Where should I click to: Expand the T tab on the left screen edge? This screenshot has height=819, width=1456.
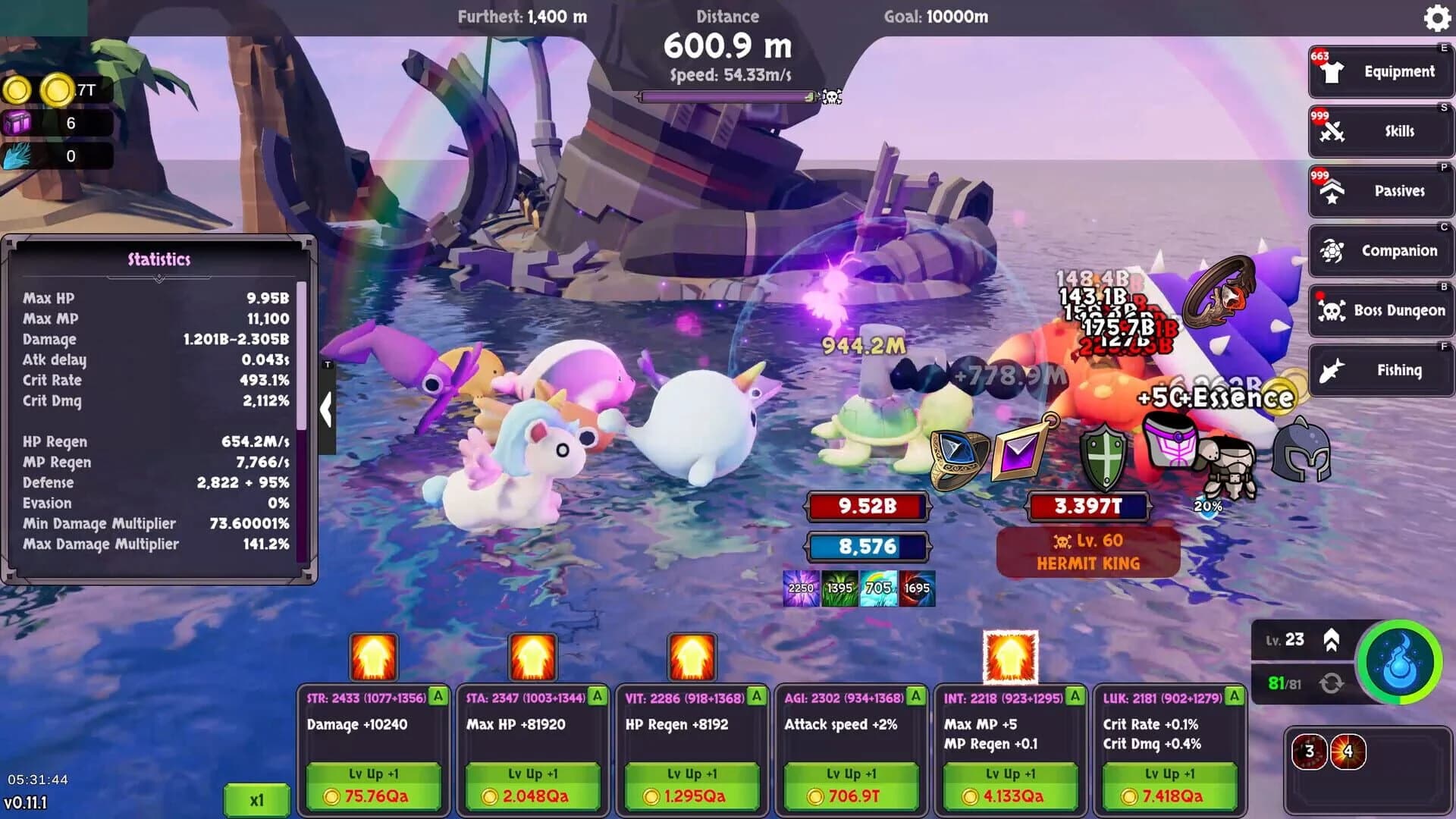(328, 362)
